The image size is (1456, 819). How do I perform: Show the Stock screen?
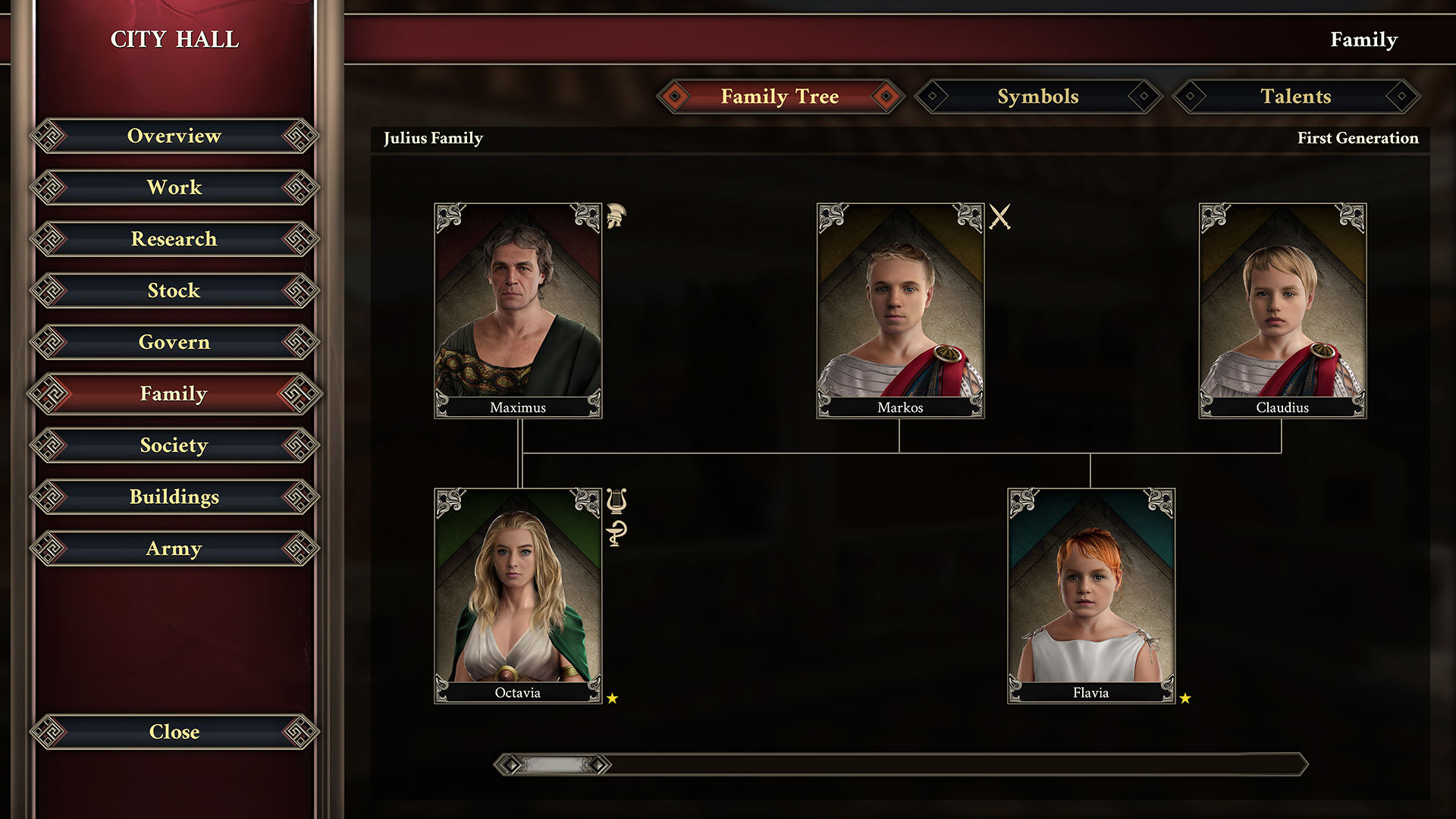(x=174, y=291)
